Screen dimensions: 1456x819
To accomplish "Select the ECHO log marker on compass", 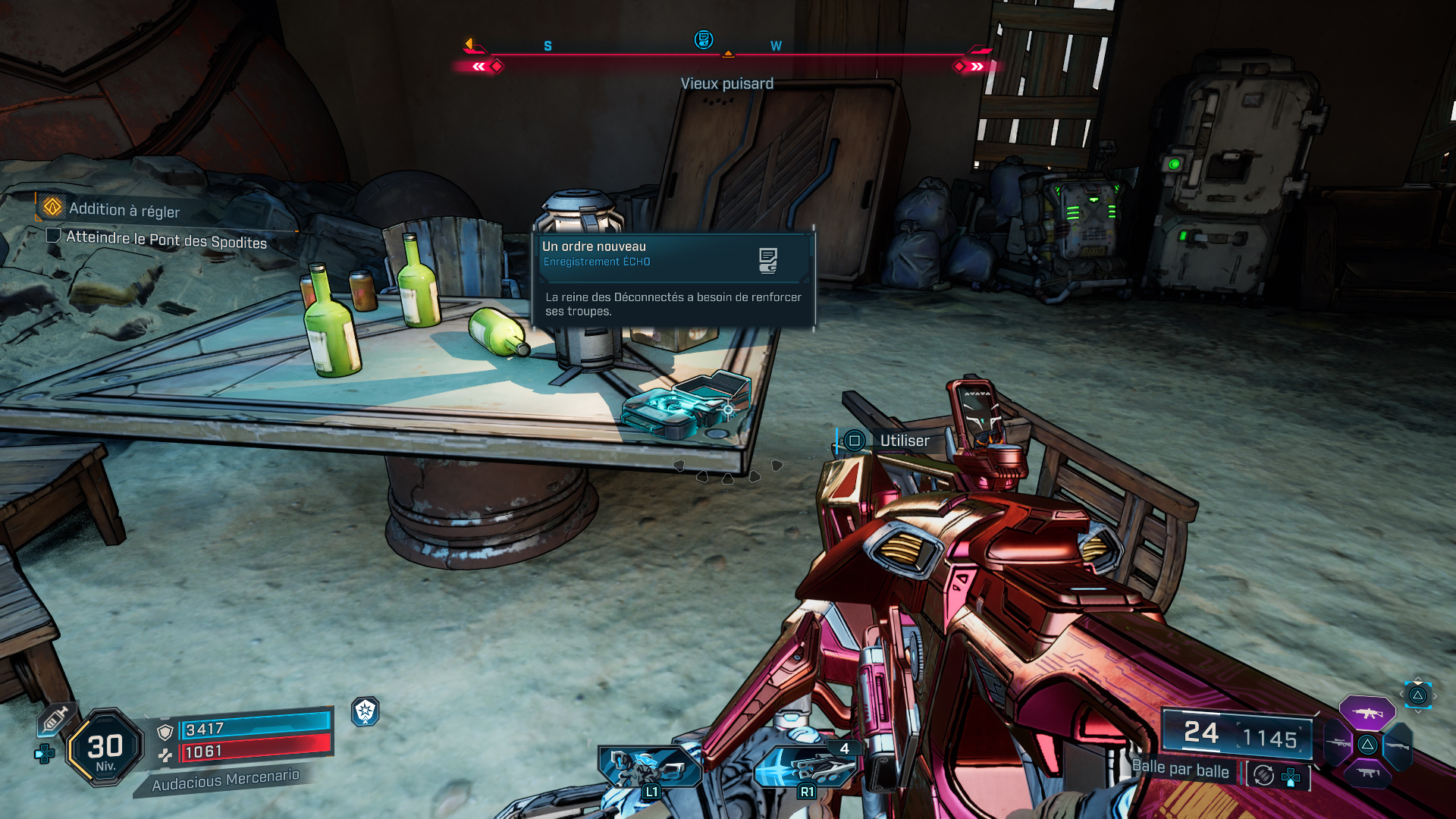I will pos(704,39).
